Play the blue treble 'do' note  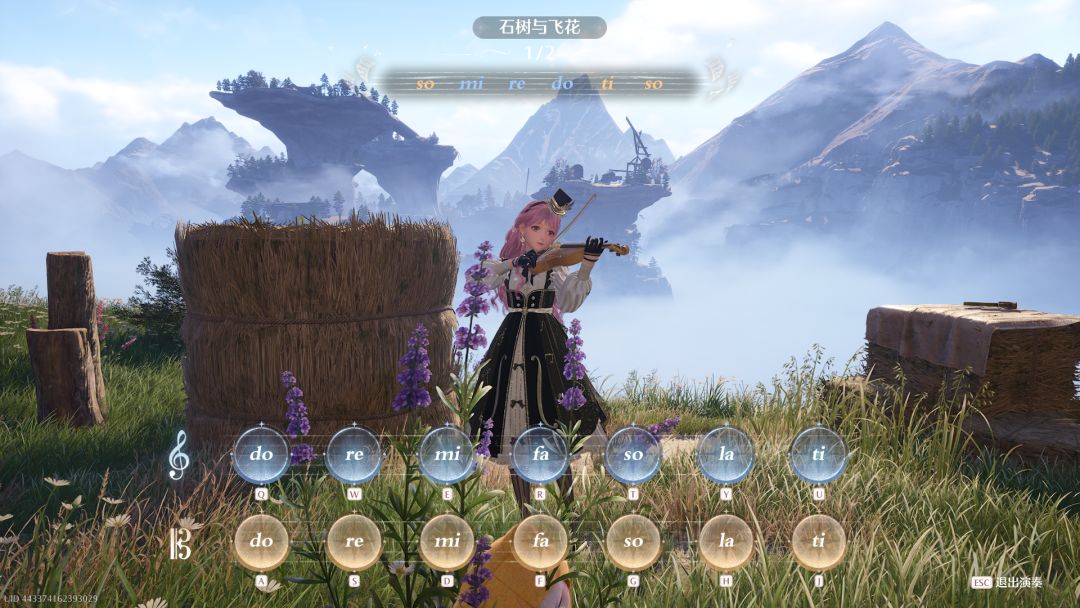tap(261, 454)
